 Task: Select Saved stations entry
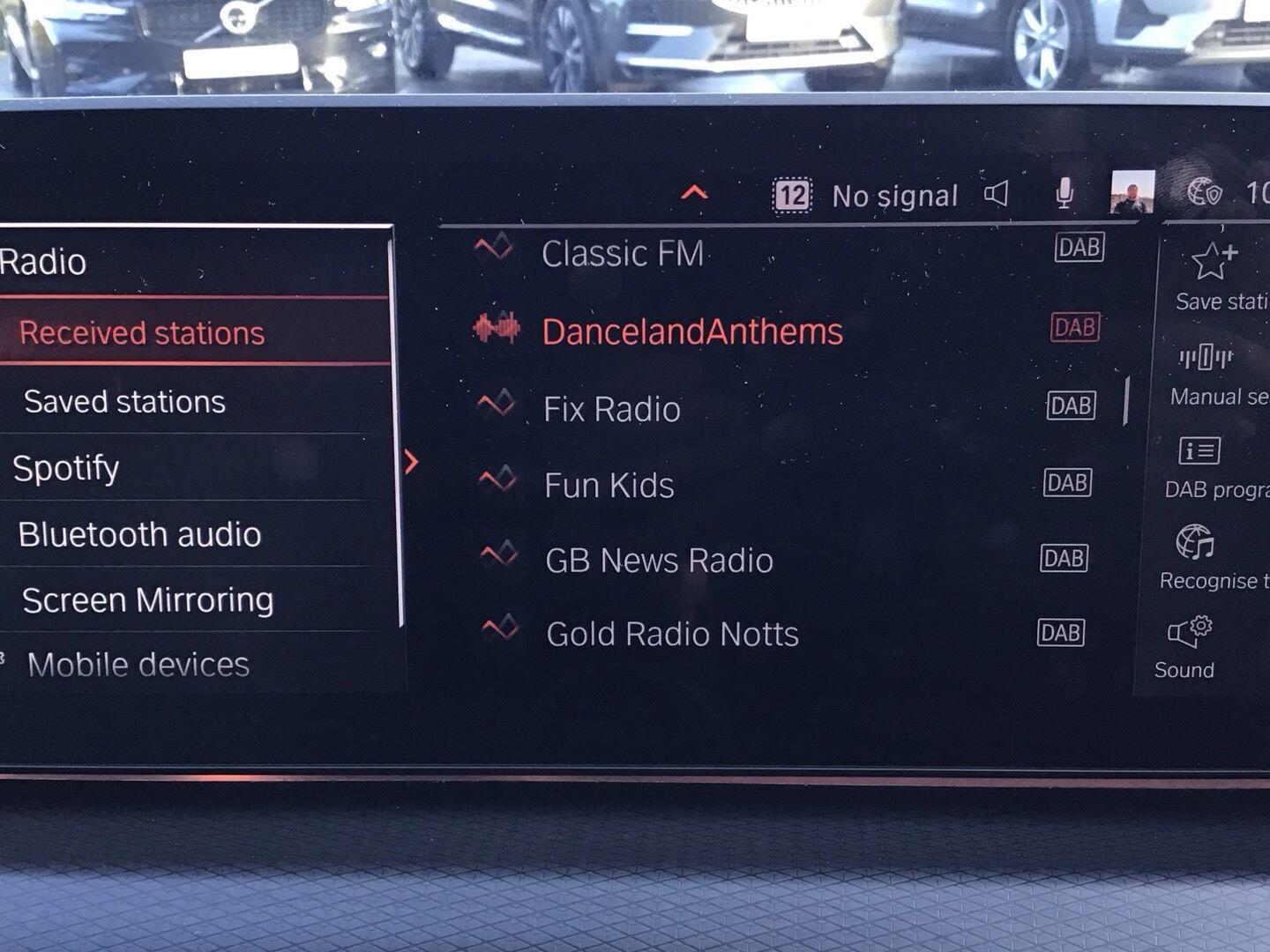[x=124, y=402]
